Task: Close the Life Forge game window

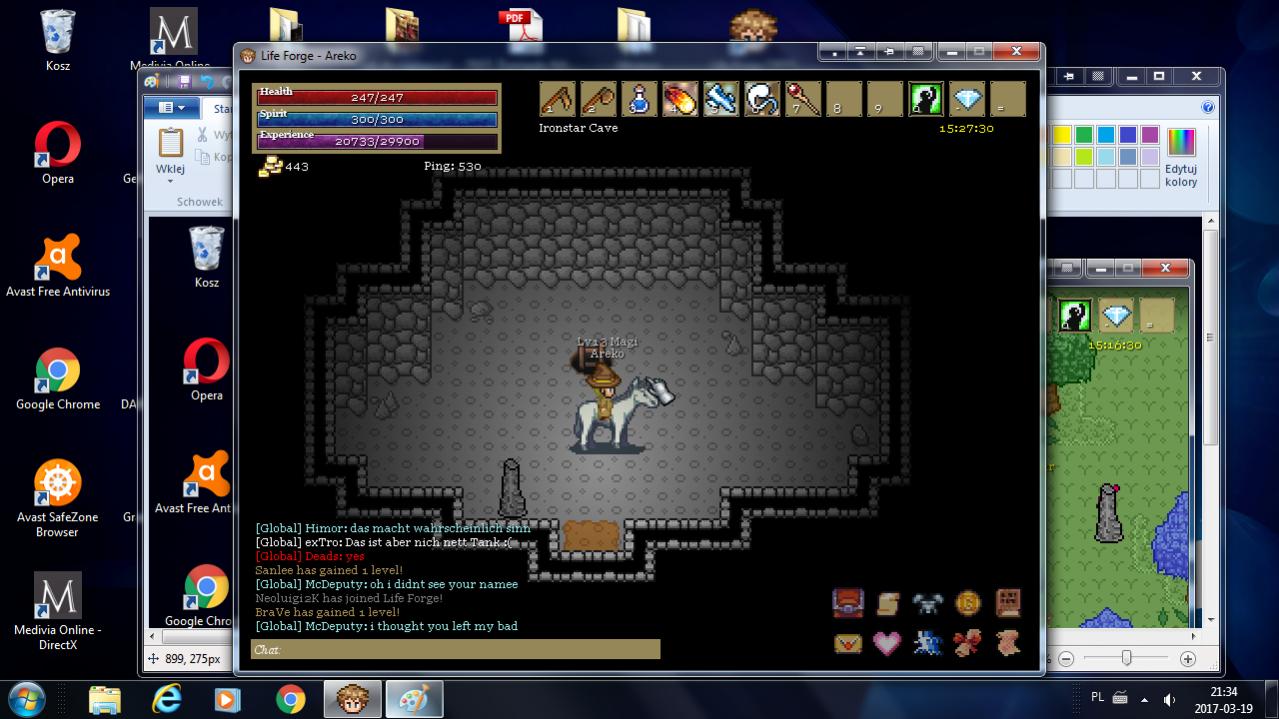Action: pyautogui.click(x=1017, y=52)
